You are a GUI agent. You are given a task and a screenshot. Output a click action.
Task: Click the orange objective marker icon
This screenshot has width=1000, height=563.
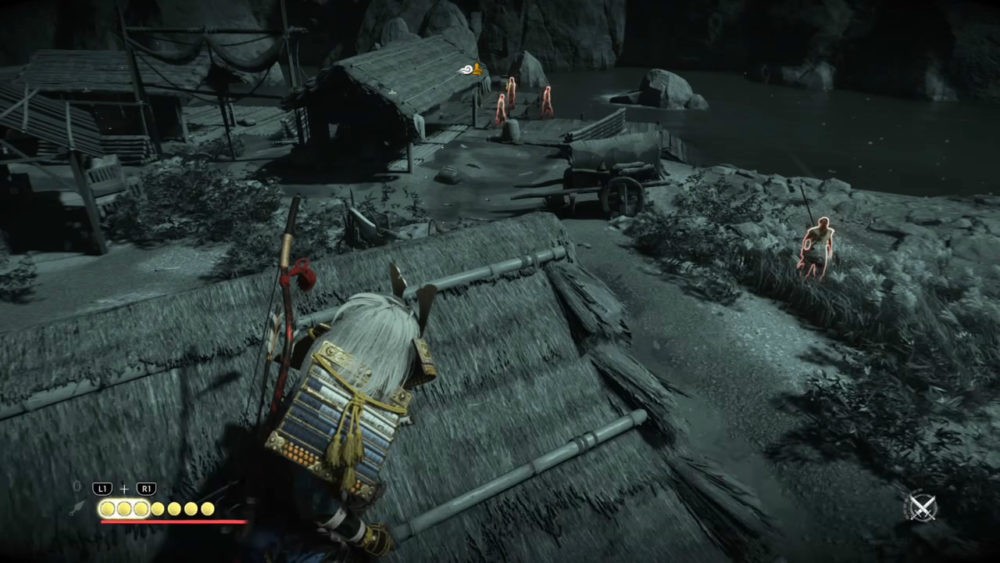pyautogui.click(x=478, y=69)
